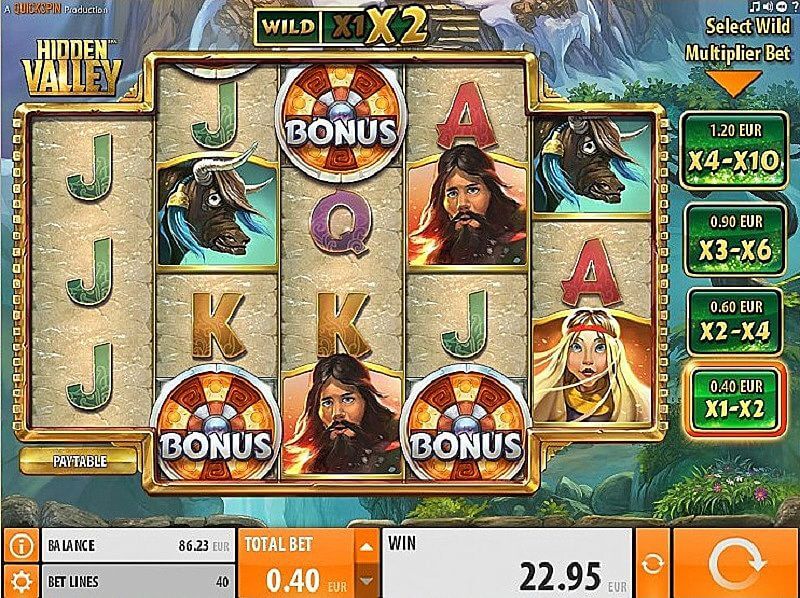The height and width of the screenshot is (598, 800).
Task: Activate the autoplay button
Action: [x=652, y=562]
